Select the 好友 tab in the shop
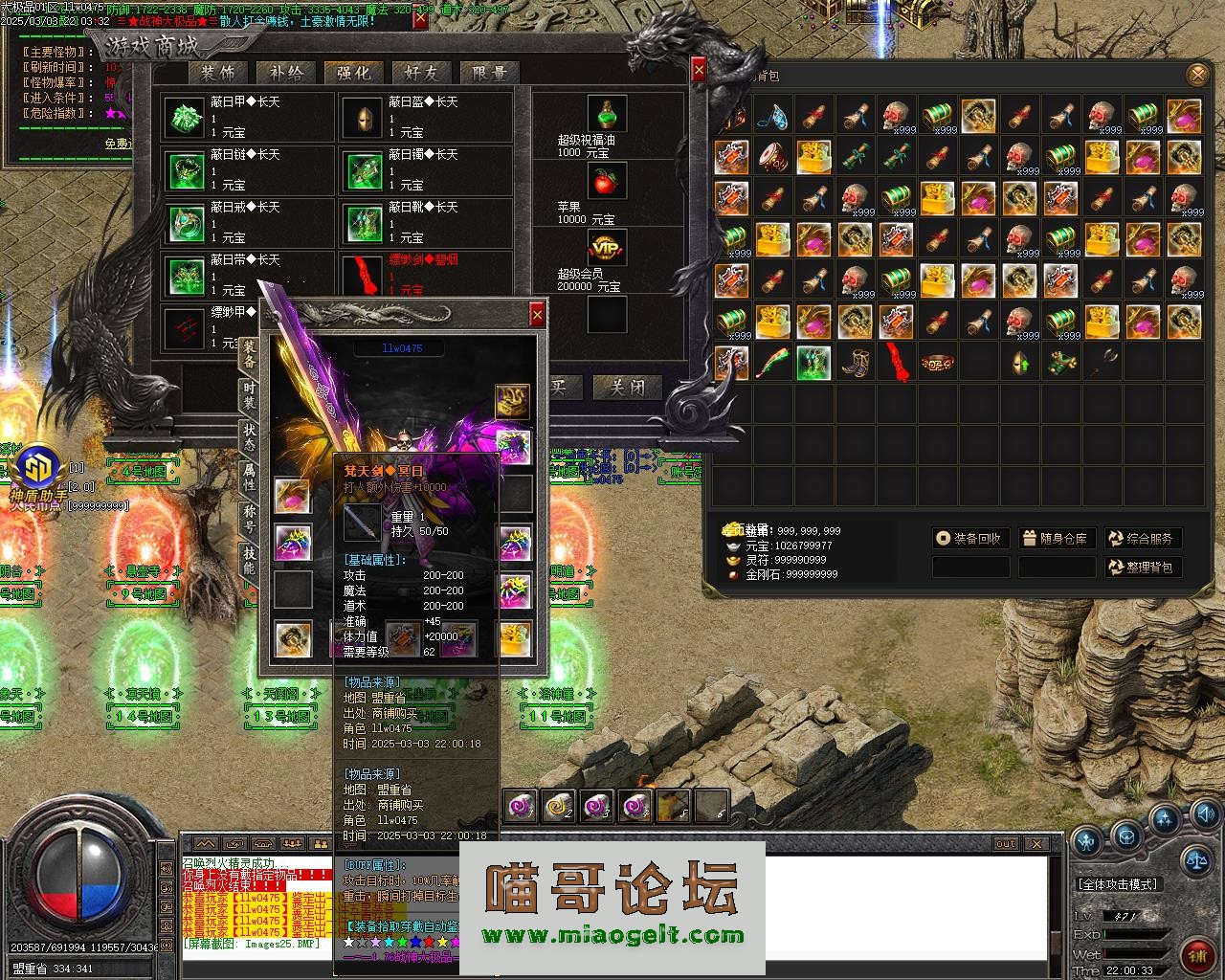The height and width of the screenshot is (980, 1225). [x=421, y=73]
